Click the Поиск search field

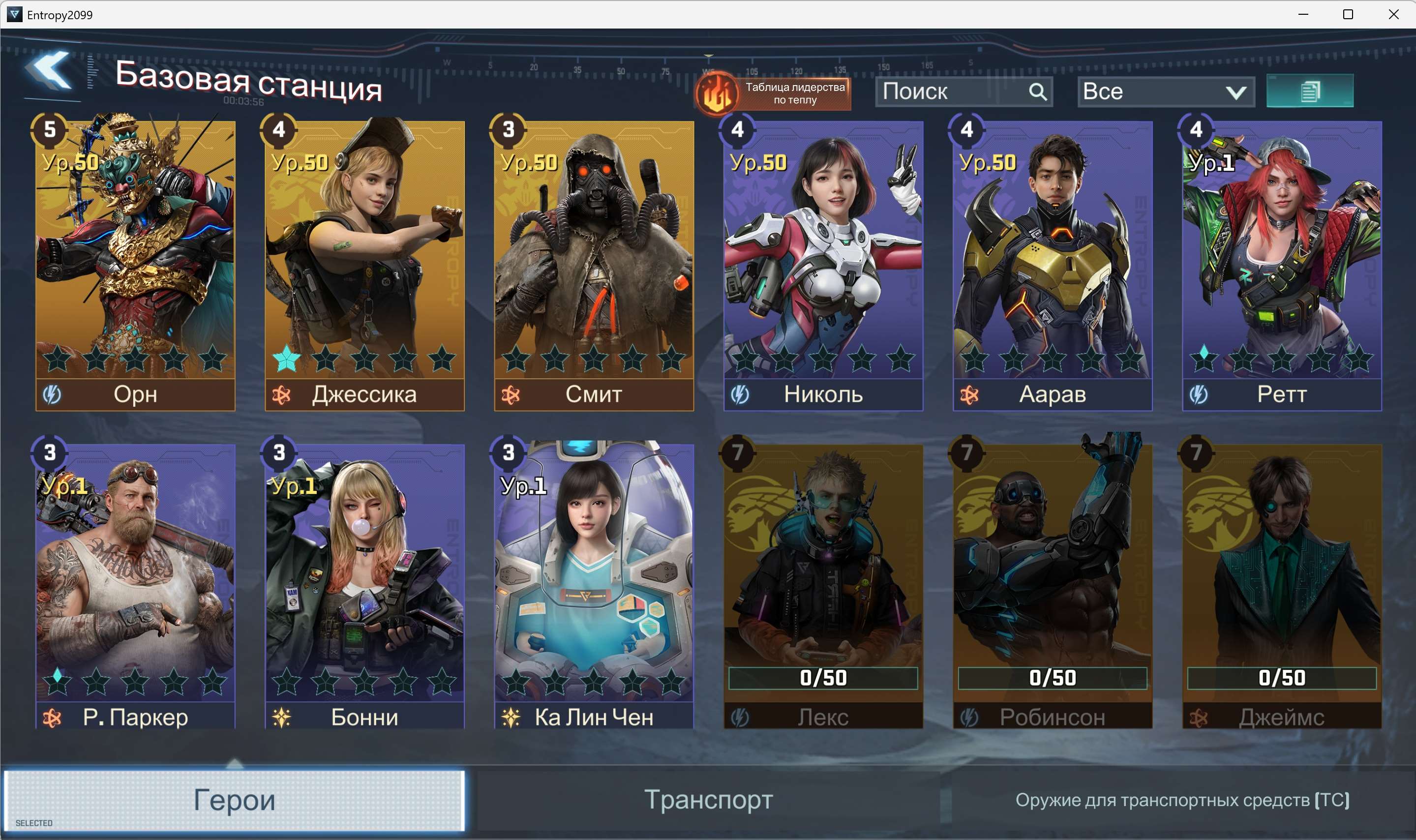tap(954, 91)
